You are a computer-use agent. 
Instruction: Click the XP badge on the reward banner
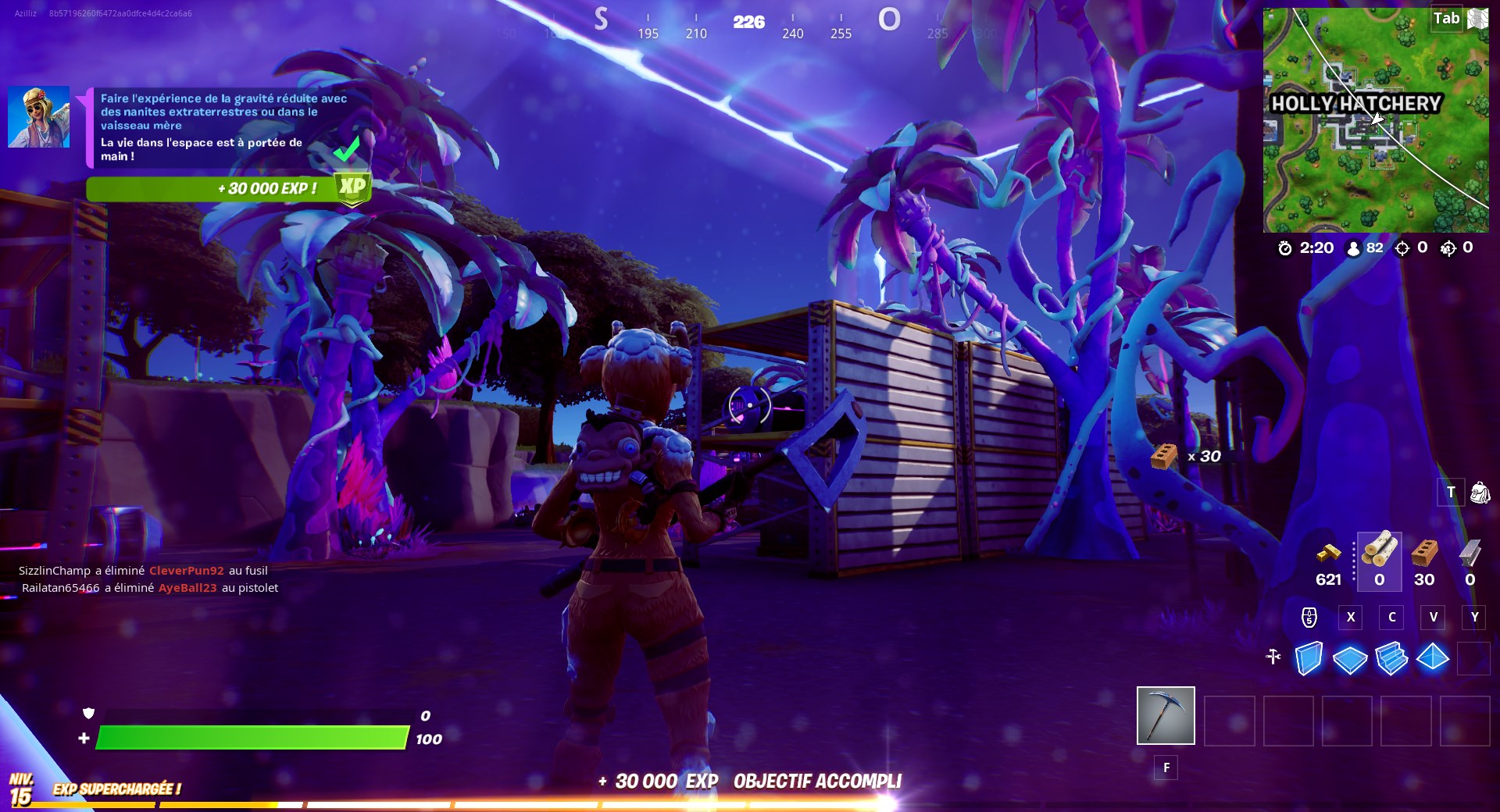coord(353,187)
